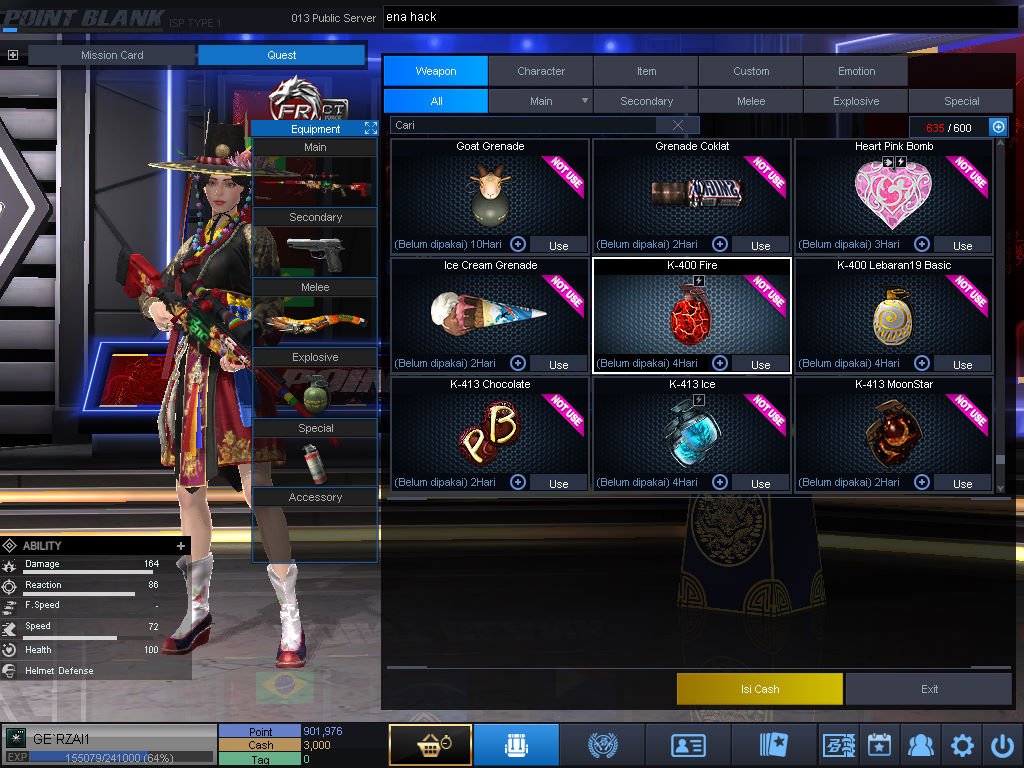Open the settings gear icon
This screenshot has width=1024, height=768.
(962, 745)
